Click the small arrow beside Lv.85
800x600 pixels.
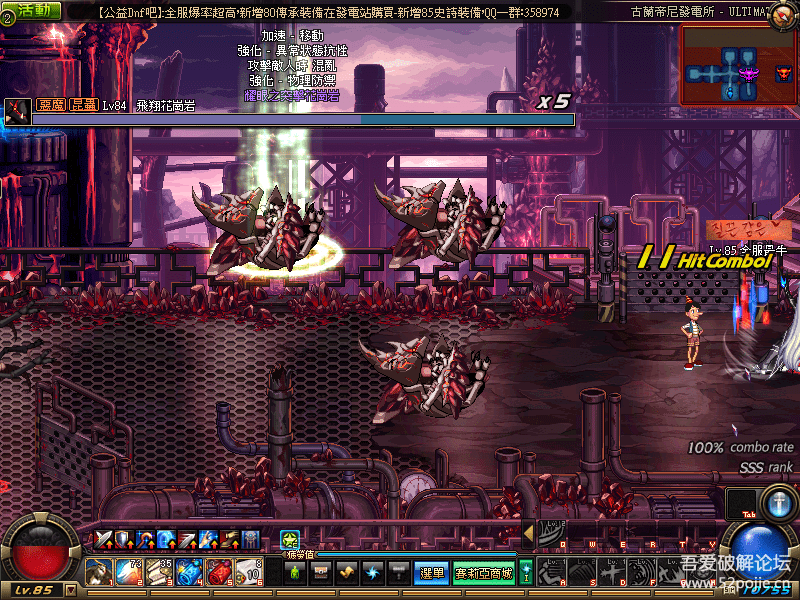click(70, 590)
